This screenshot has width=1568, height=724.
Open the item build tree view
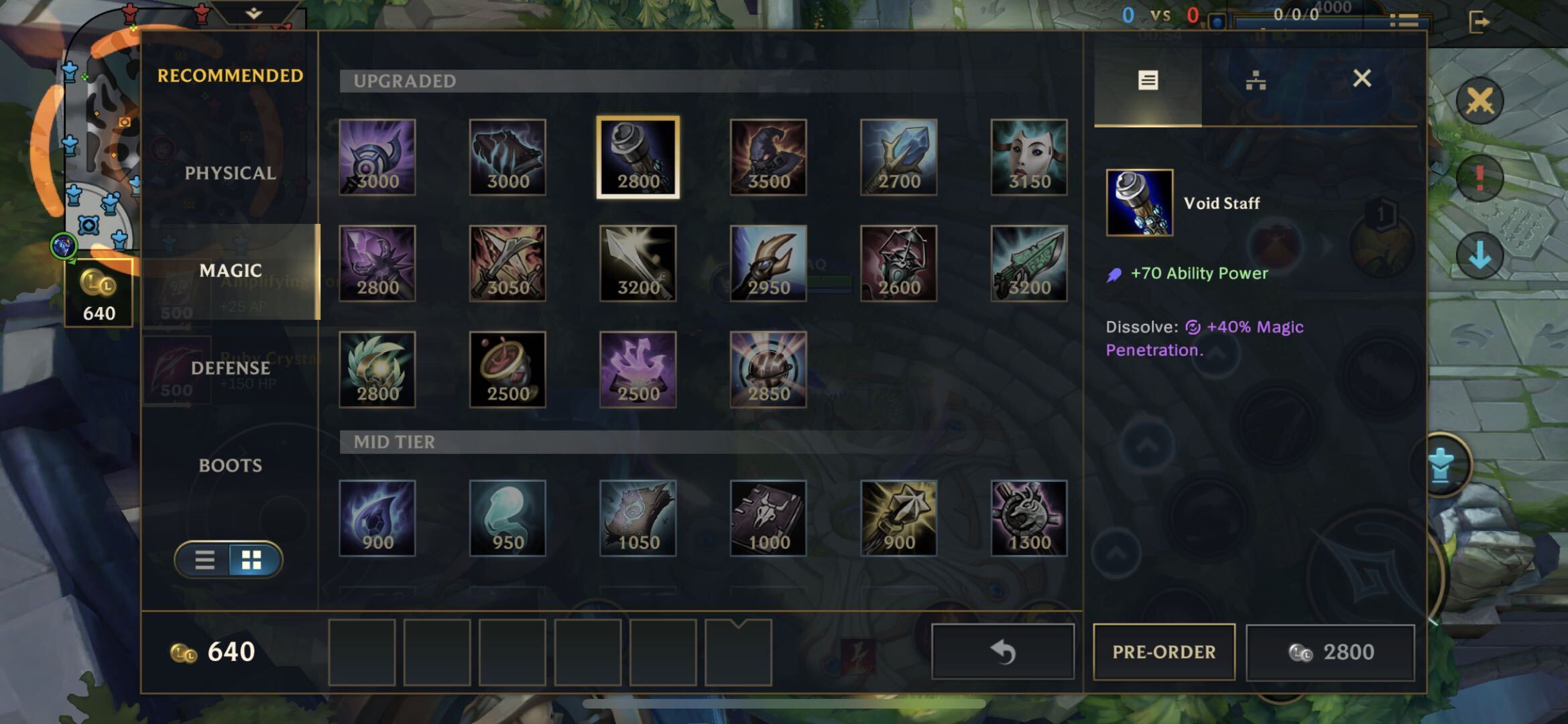(x=1256, y=80)
